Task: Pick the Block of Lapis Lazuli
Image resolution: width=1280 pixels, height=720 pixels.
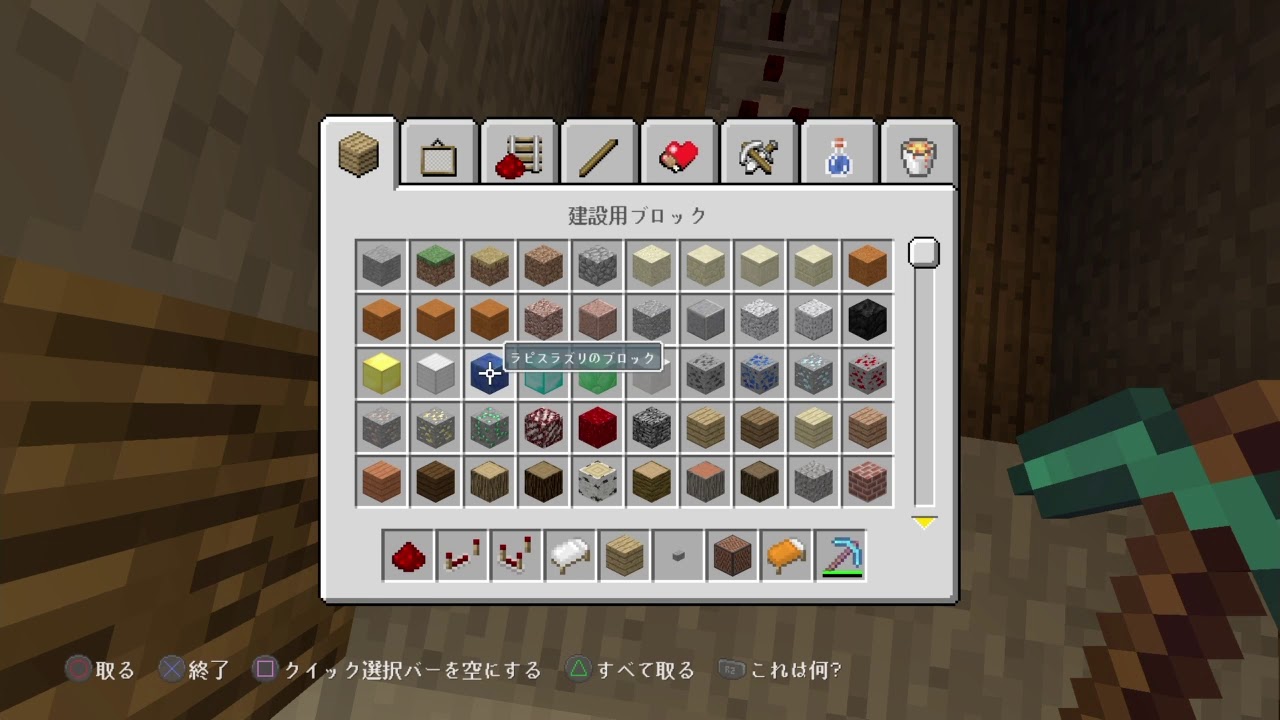Action: [489, 373]
